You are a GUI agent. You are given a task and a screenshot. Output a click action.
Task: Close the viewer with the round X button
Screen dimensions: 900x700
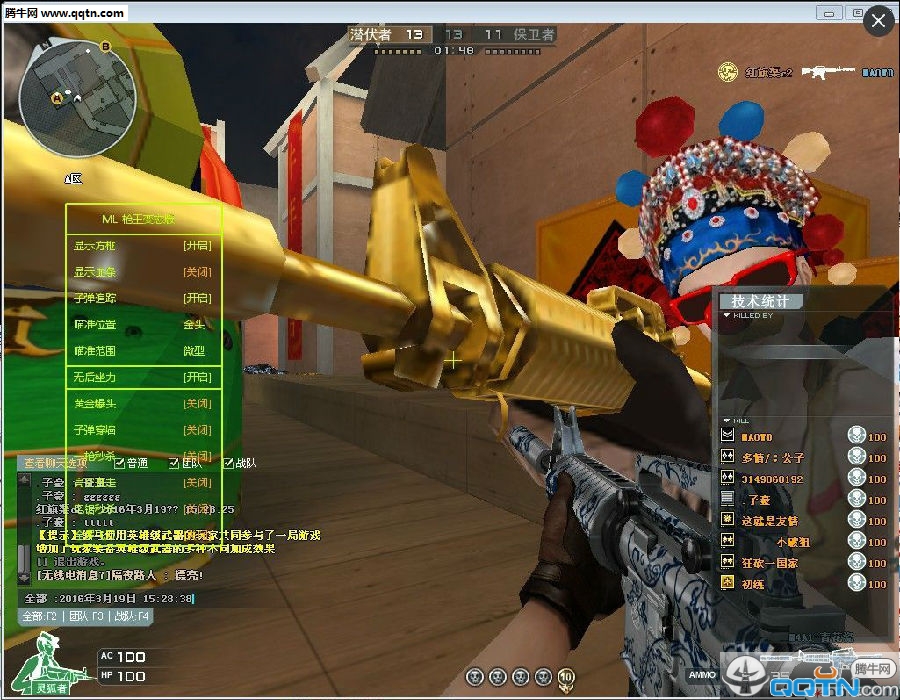point(879,22)
